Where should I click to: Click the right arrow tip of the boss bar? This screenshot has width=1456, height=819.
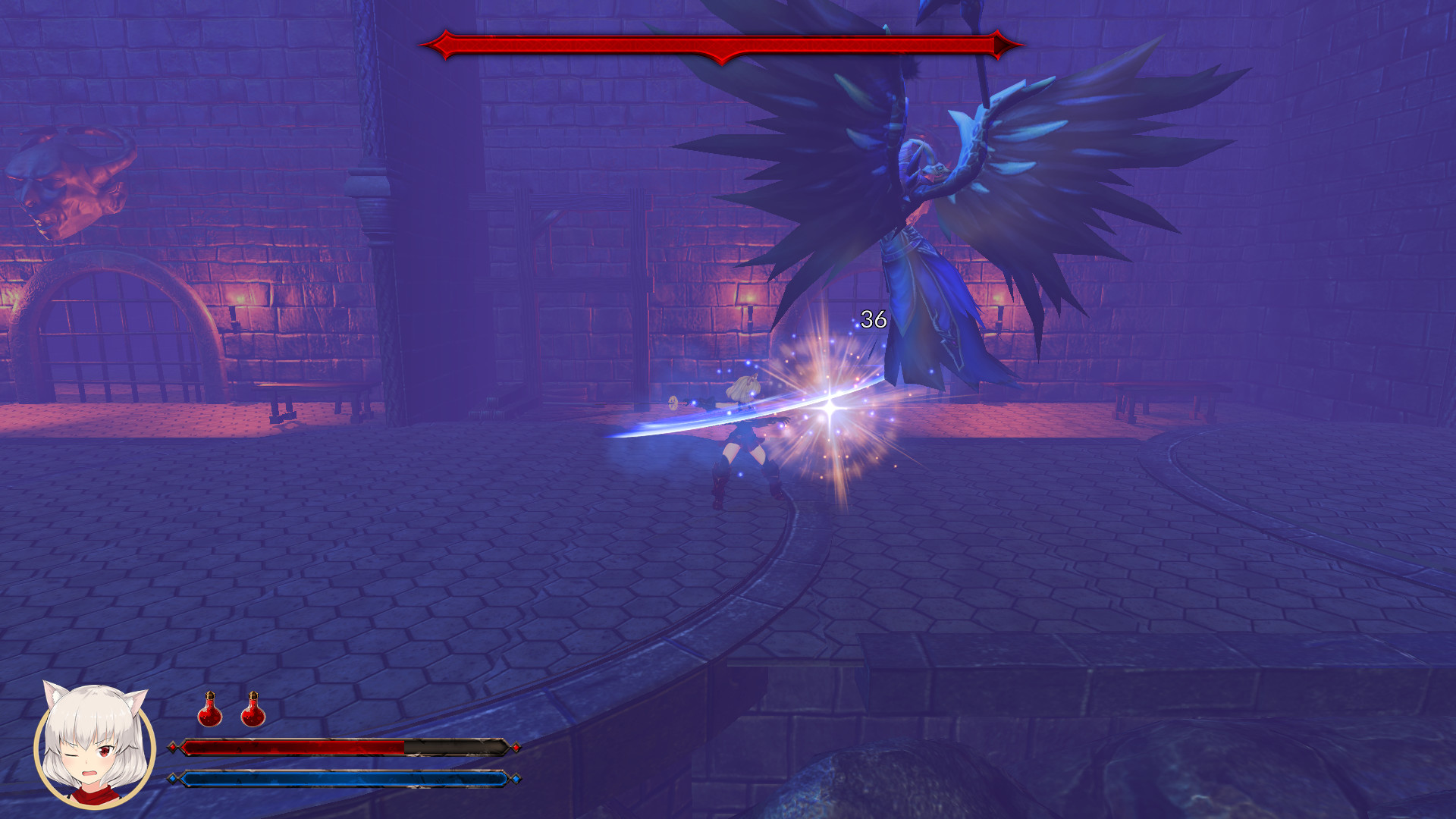pos(1009,43)
